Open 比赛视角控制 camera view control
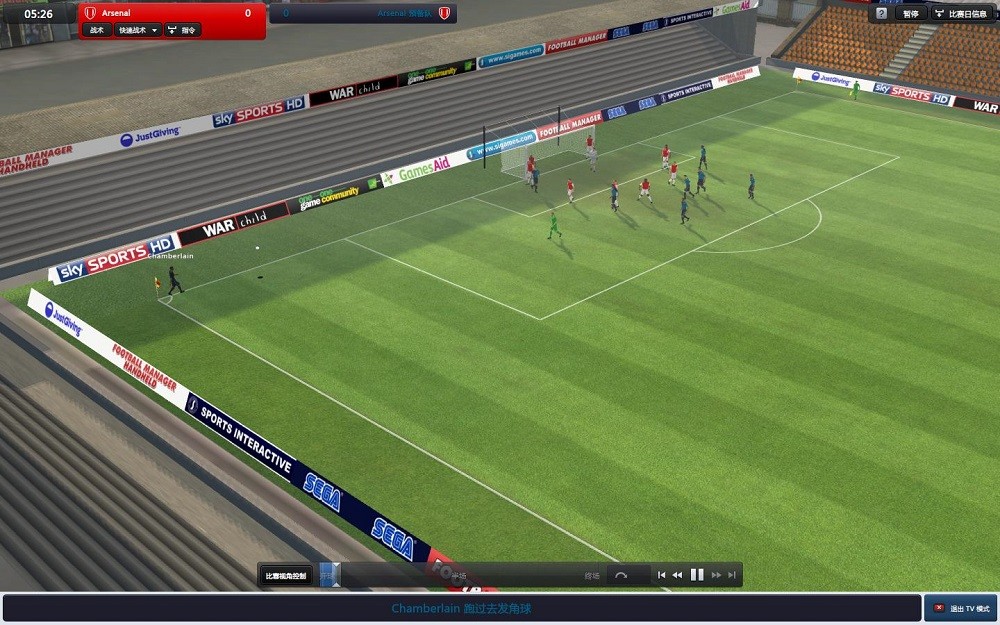This screenshot has height=625, width=1000. click(x=286, y=575)
